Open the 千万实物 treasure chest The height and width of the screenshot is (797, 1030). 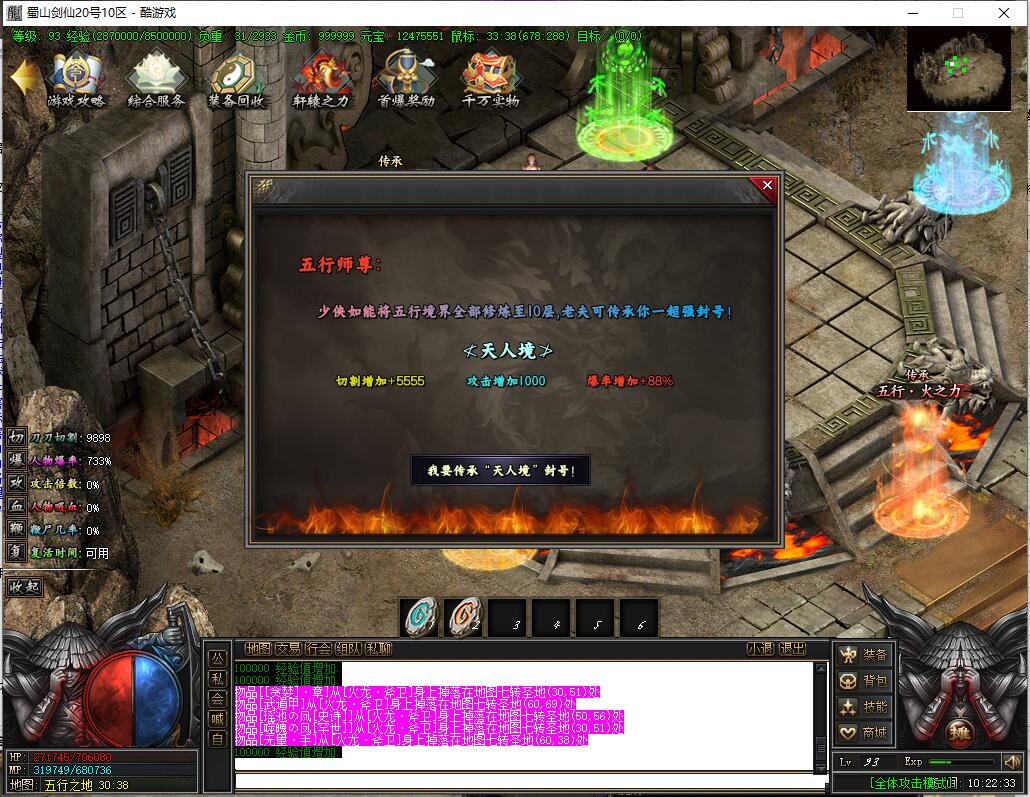tap(490, 80)
